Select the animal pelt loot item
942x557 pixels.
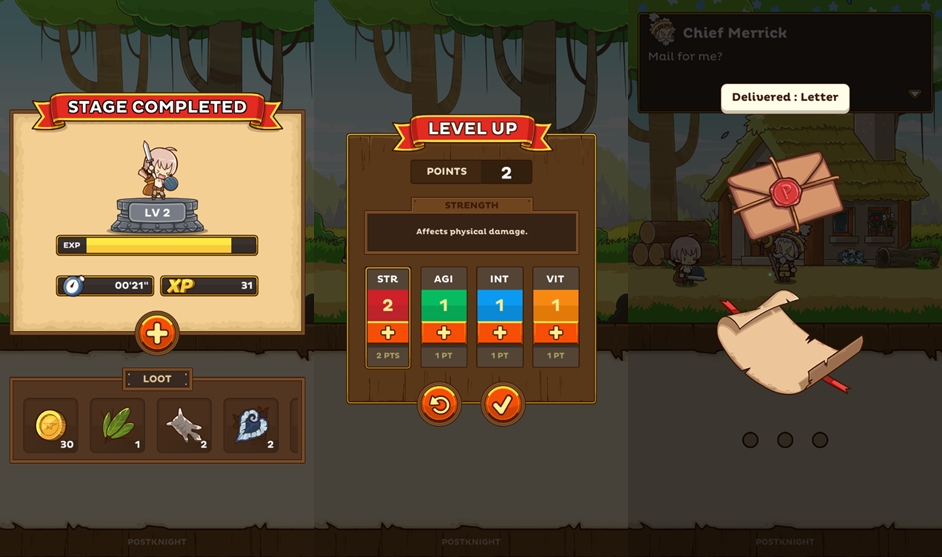pyautogui.click(x=184, y=425)
